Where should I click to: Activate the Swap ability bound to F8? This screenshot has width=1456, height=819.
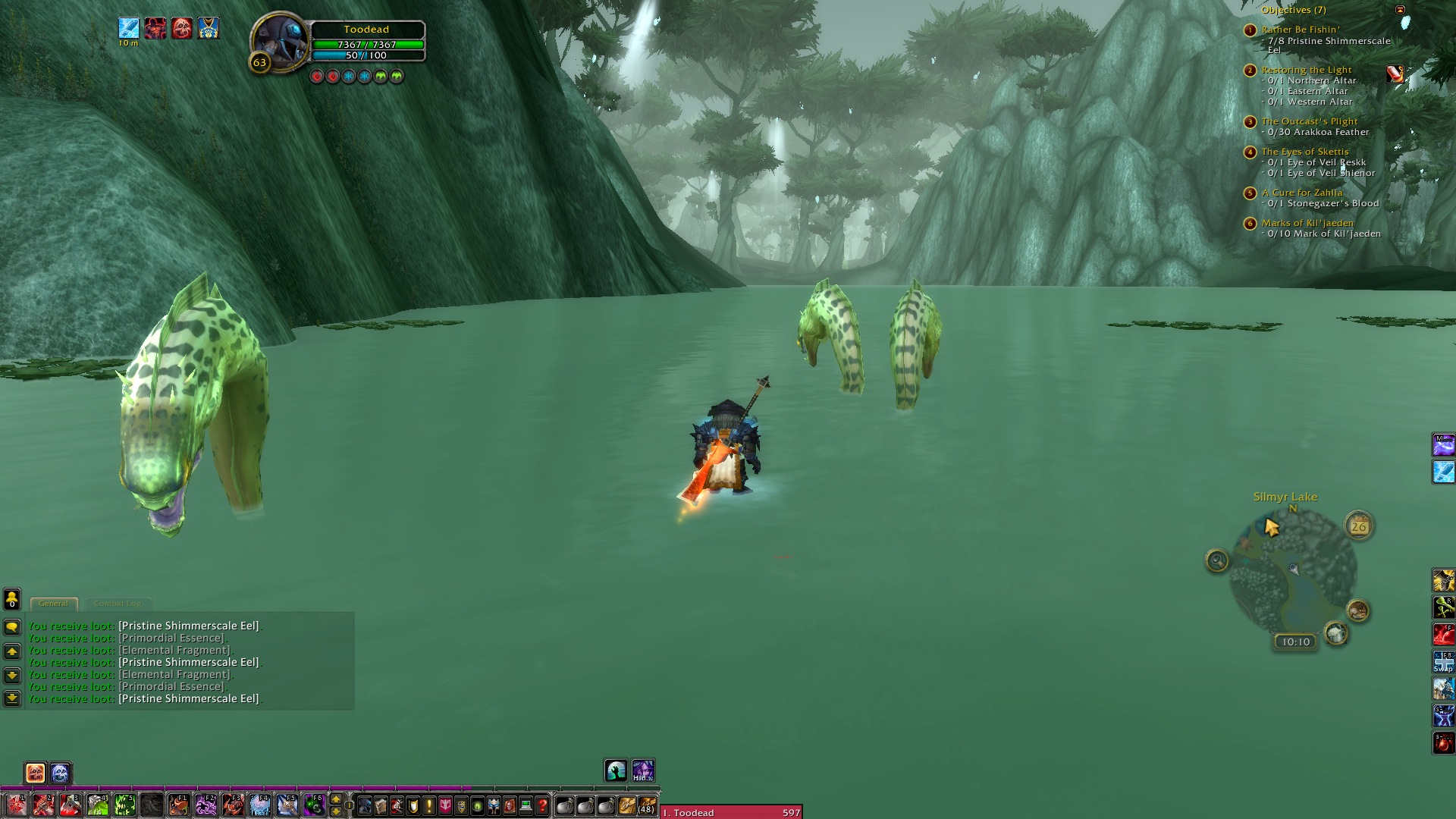(1443, 661)
